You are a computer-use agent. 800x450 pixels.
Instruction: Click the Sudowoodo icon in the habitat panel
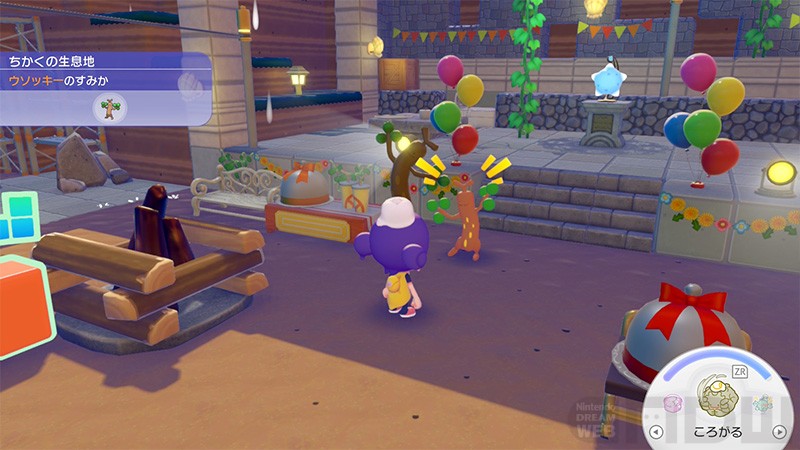107,107
